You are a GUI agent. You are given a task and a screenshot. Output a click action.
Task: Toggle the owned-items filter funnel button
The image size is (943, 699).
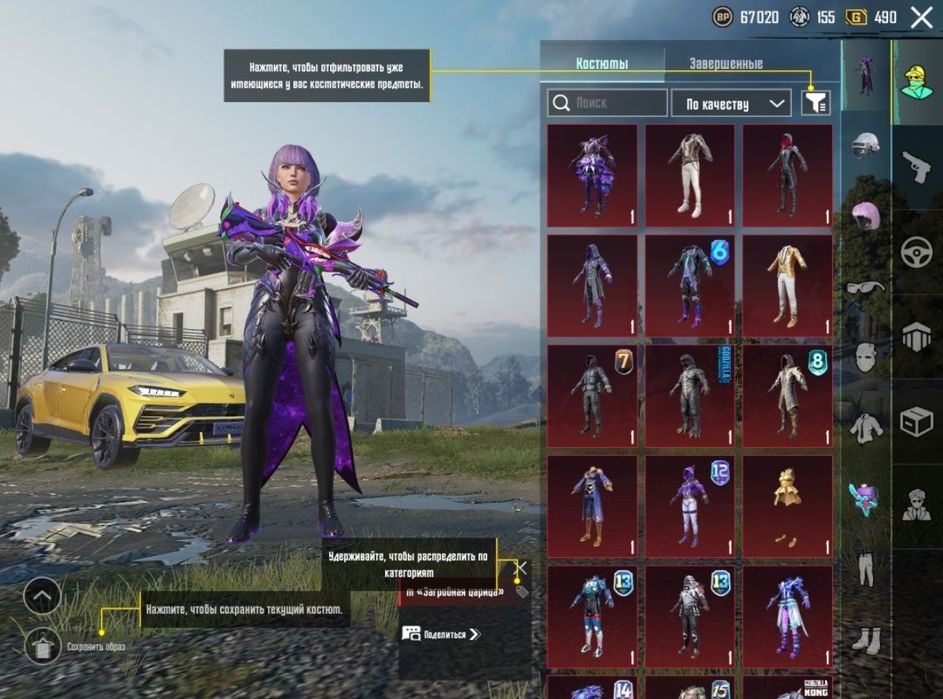coord(816,102)
